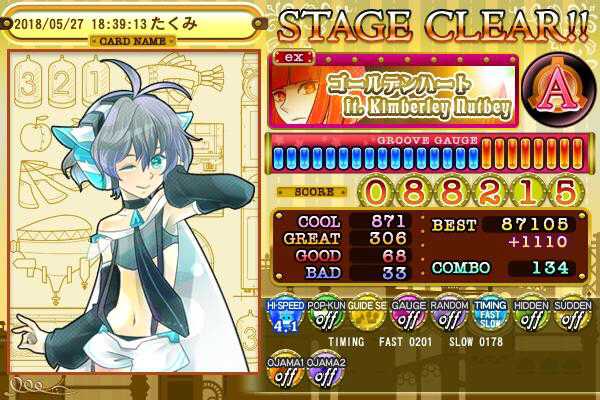The image size is (600, 400).
Task: Toggle the RANDOM option icon
Action: (x=449, y=317)
